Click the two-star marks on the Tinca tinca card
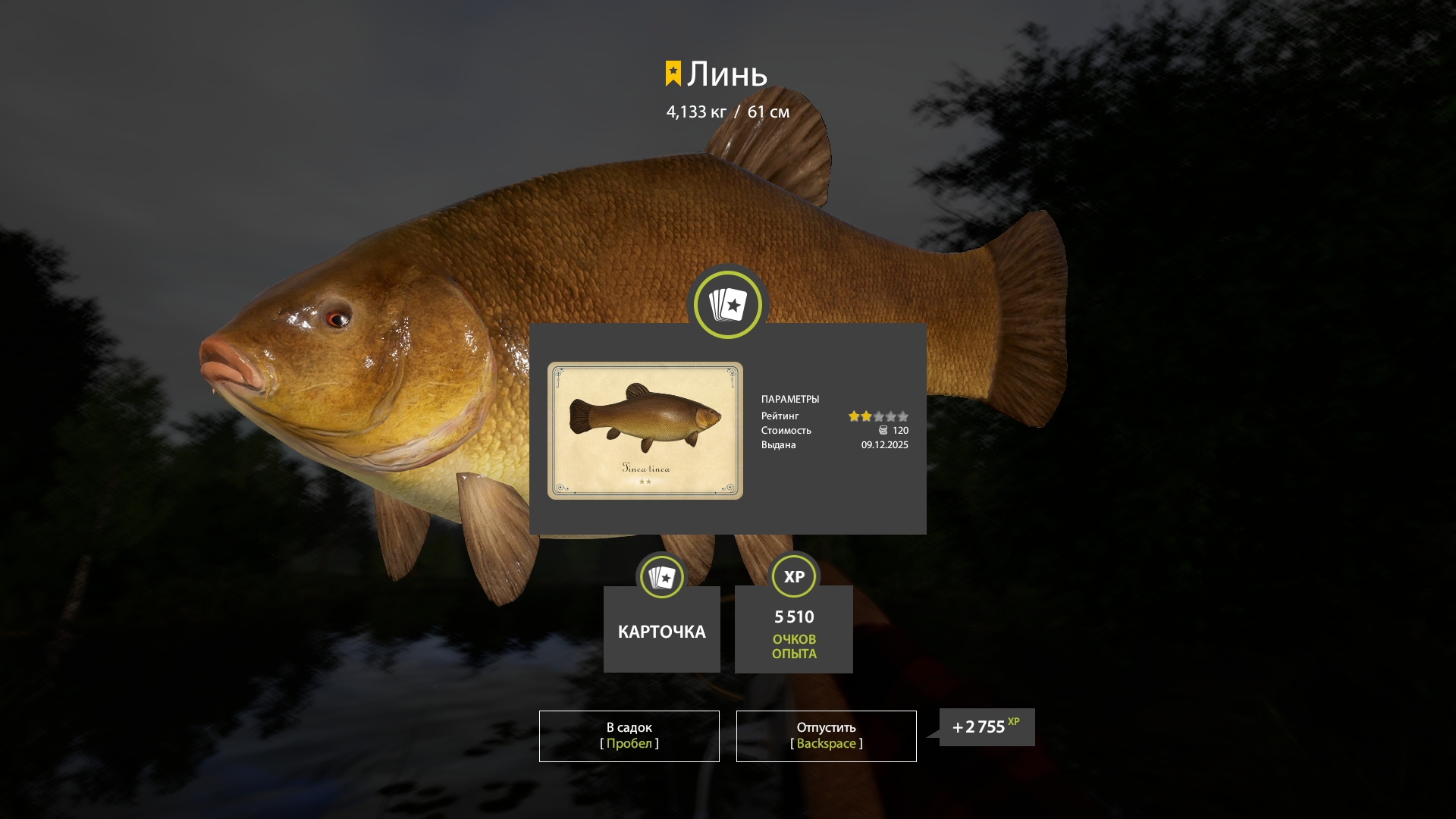The height and width of the screenshot is (819, 1456). point(646,482)
